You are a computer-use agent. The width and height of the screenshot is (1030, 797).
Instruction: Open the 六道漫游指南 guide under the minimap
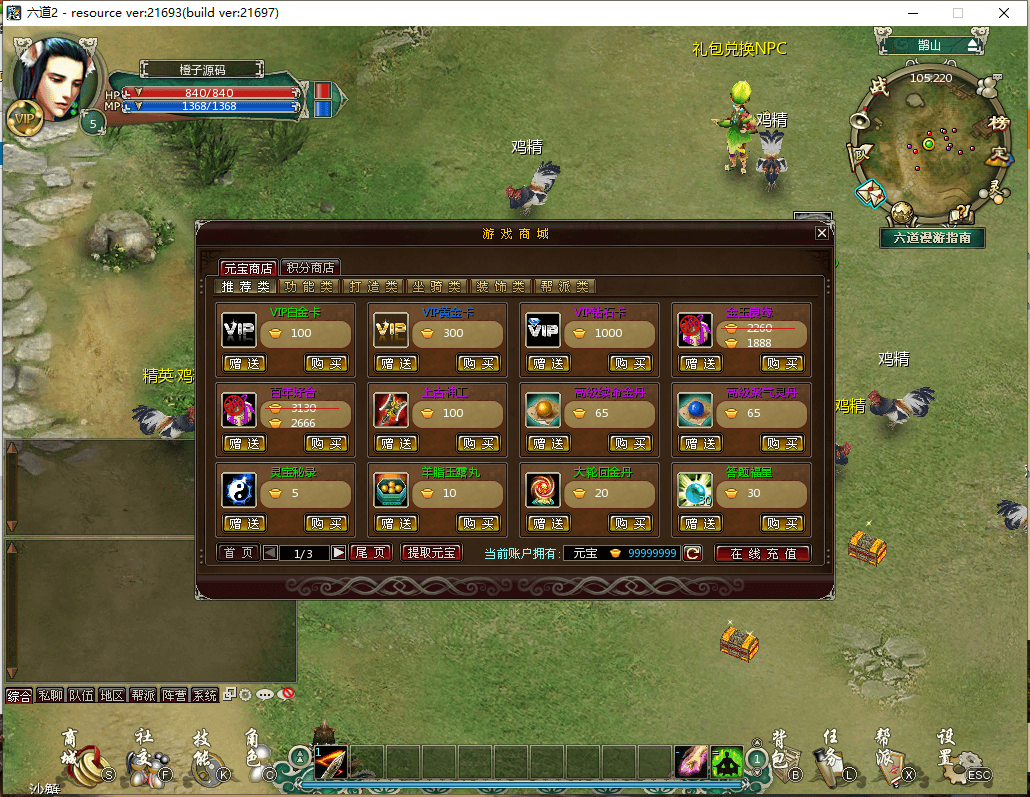coord(932,238)
